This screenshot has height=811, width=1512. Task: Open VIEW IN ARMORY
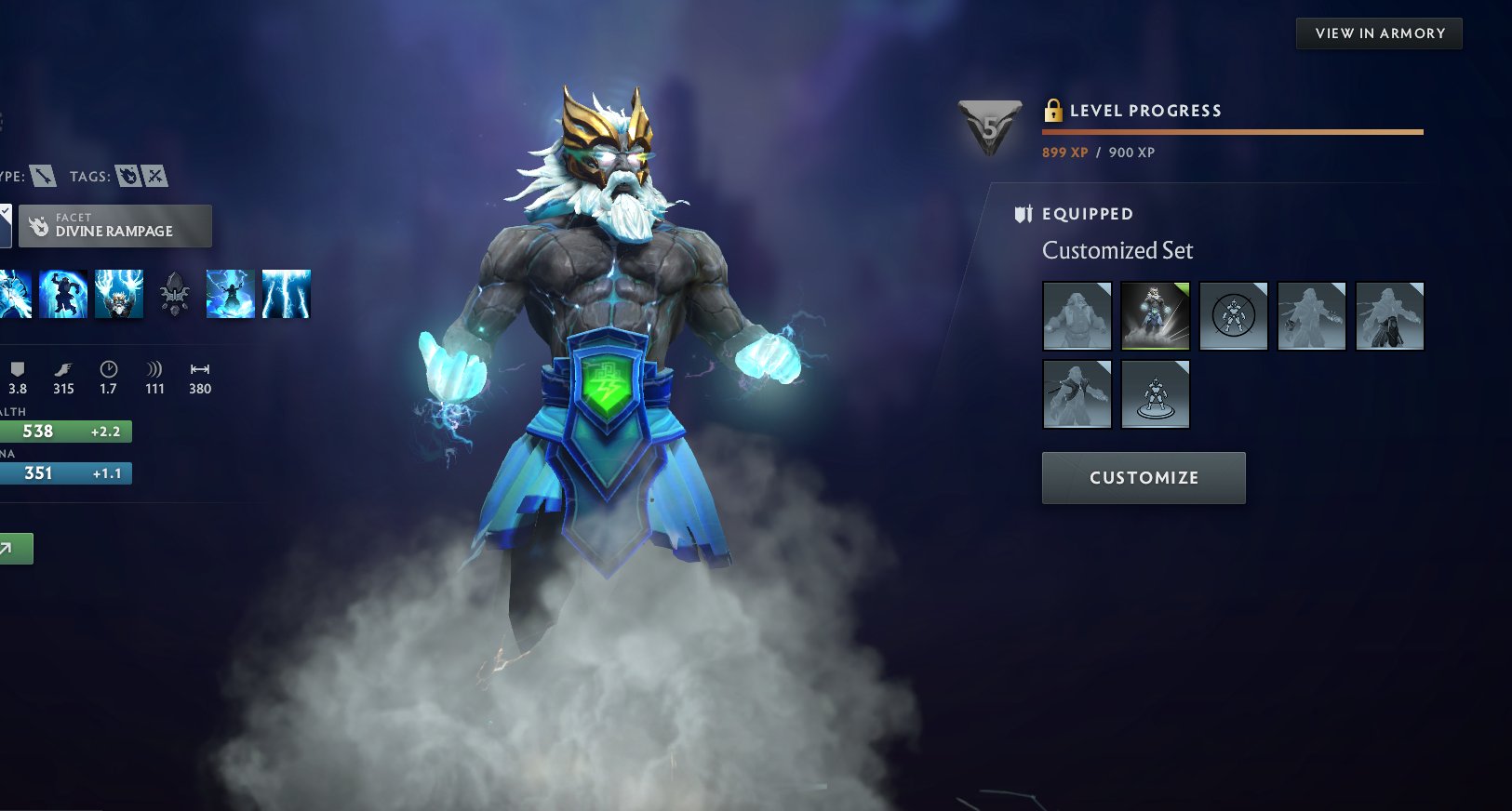pyautogui.click(x=1378, y=33)
